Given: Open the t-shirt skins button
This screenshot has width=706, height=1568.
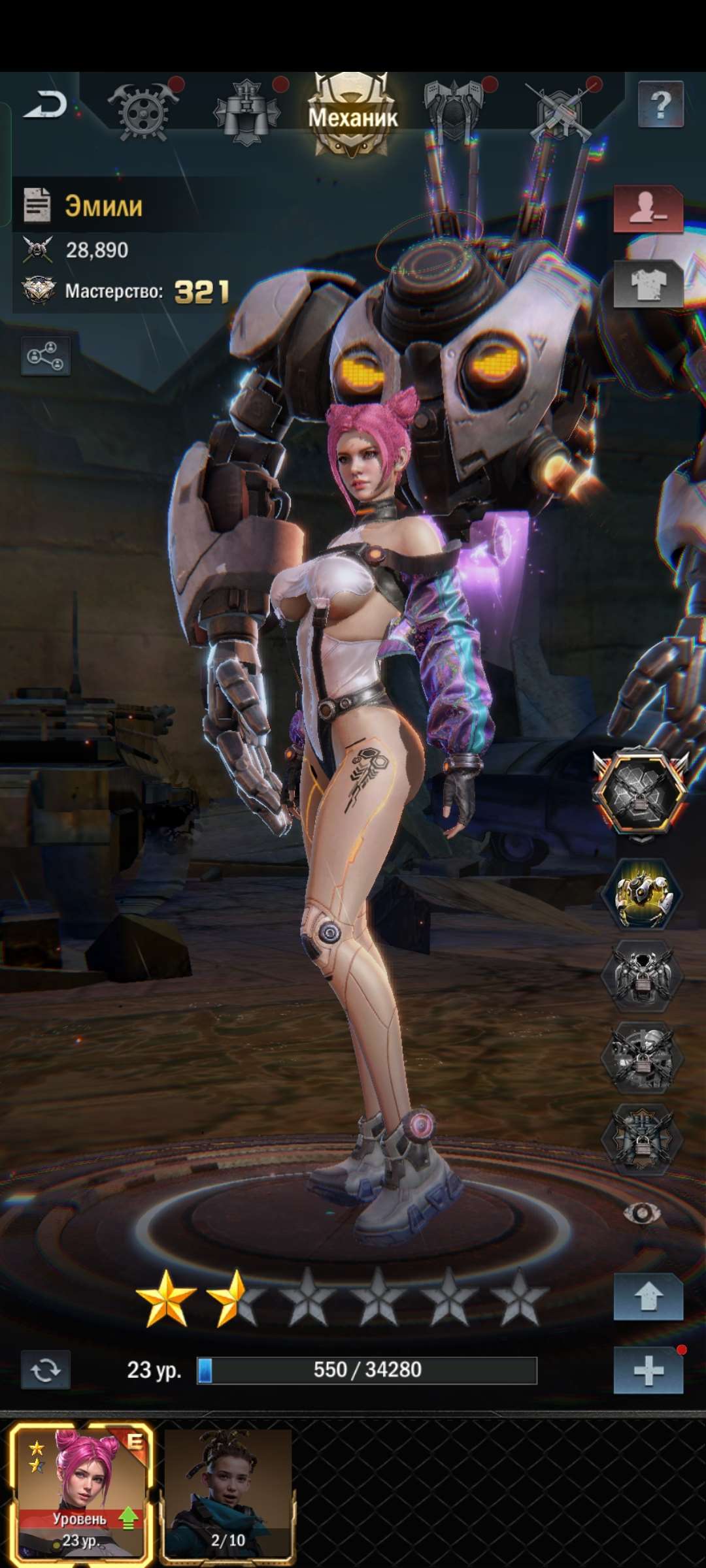Looking at the screenshot, I should 648,285.
